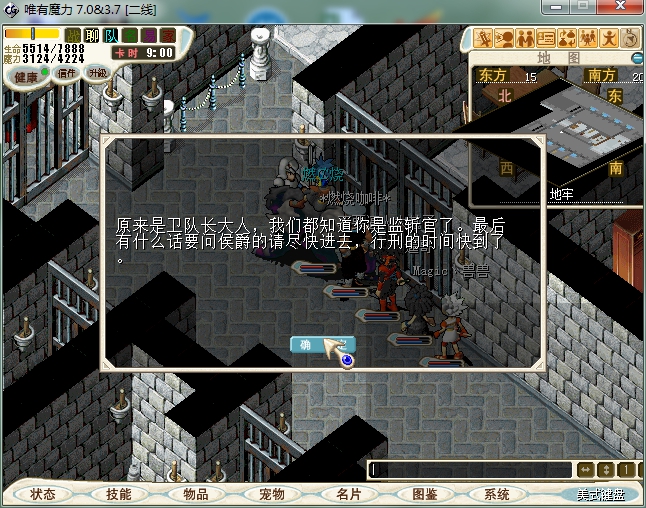Screen dimensions: 646x508
Task: Open the 名片 name card menu
Action: pyautogui.click(x=347, y=494)
